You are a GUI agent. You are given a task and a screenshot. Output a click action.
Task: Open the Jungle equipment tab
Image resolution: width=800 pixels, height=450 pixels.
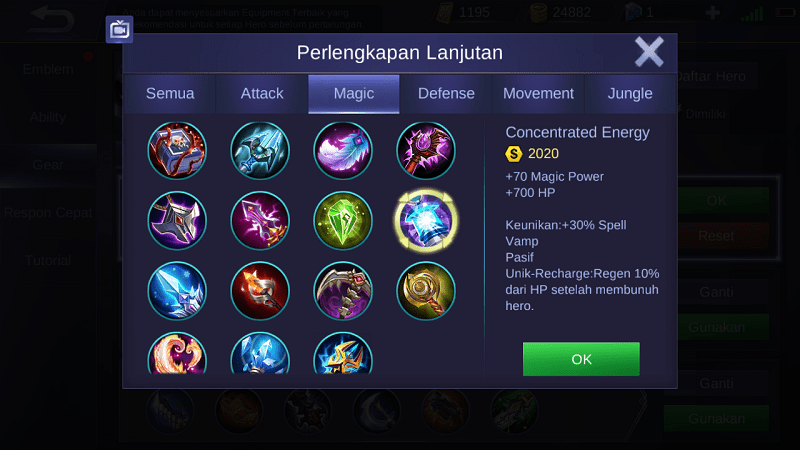(630, 94)
